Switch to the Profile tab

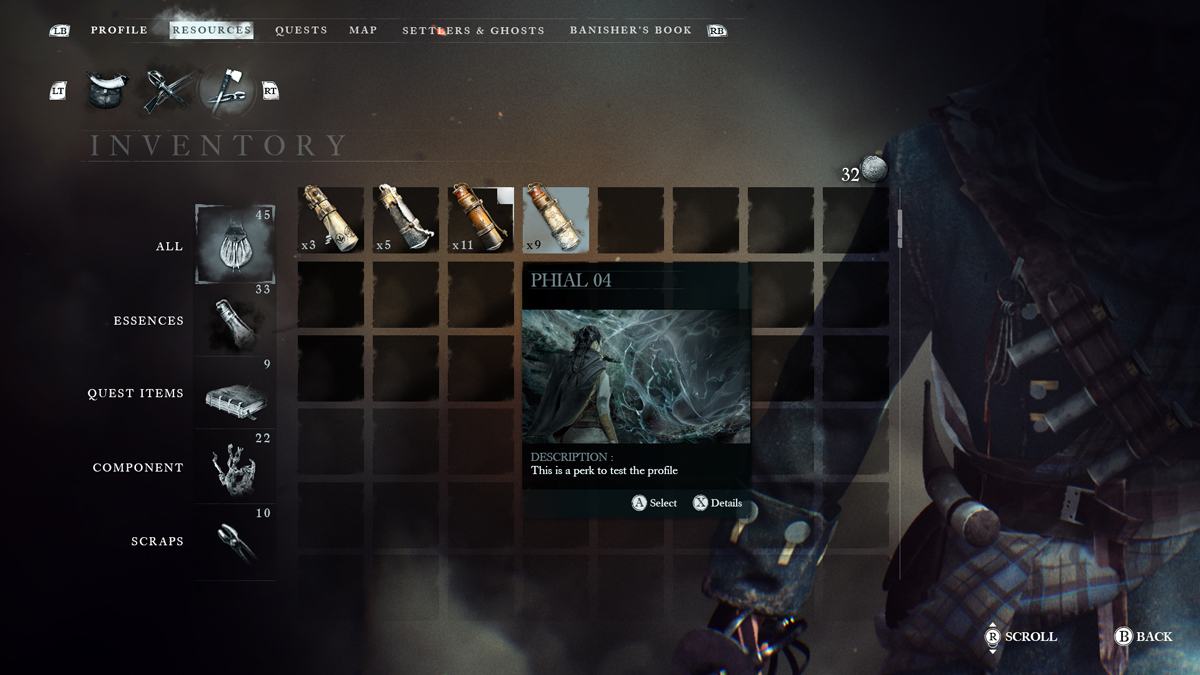[119, 30]
